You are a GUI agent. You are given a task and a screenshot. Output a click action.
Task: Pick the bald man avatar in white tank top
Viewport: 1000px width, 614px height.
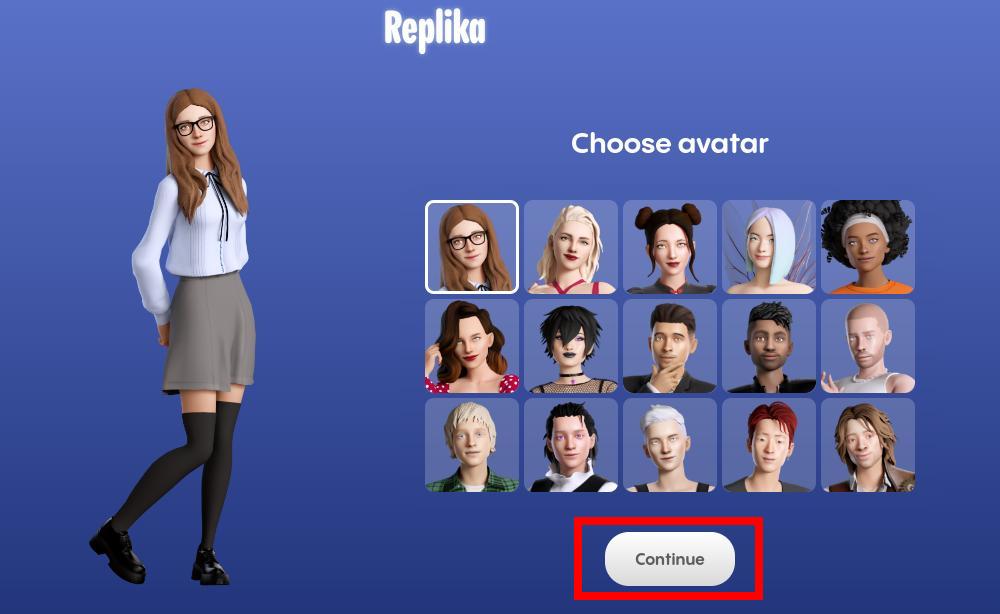click(868, 346)
